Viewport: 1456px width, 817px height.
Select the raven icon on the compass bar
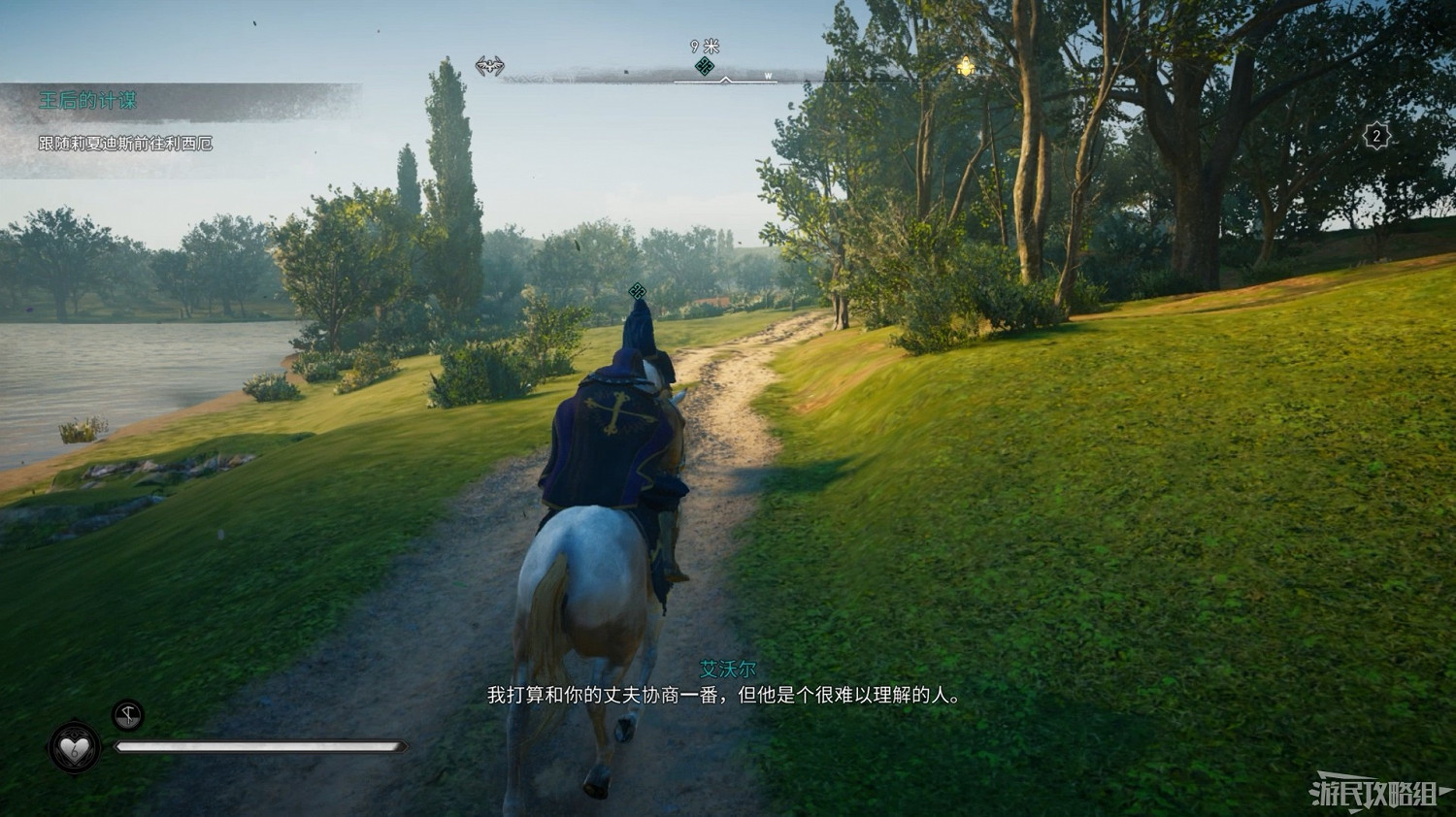click(490, 66)
